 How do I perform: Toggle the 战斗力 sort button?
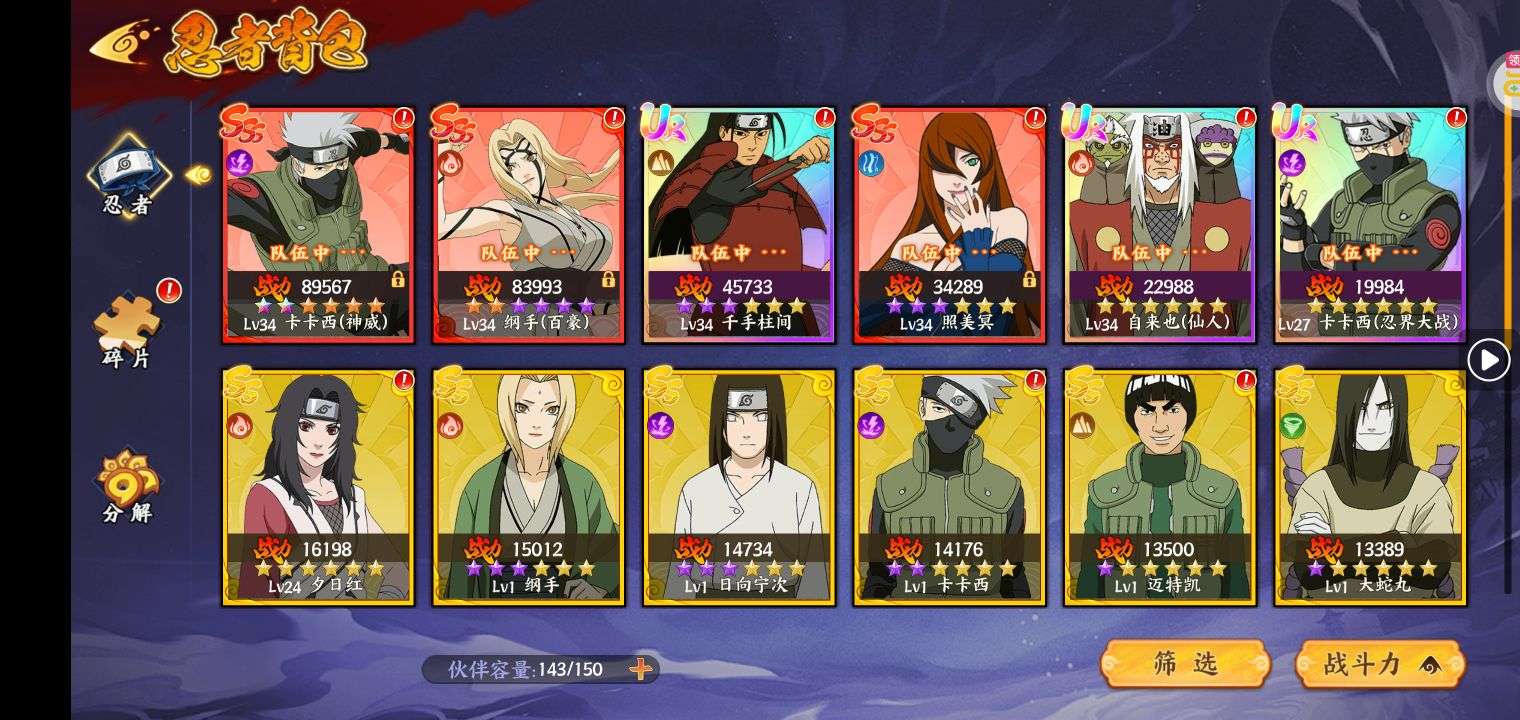click(1380, 664)
